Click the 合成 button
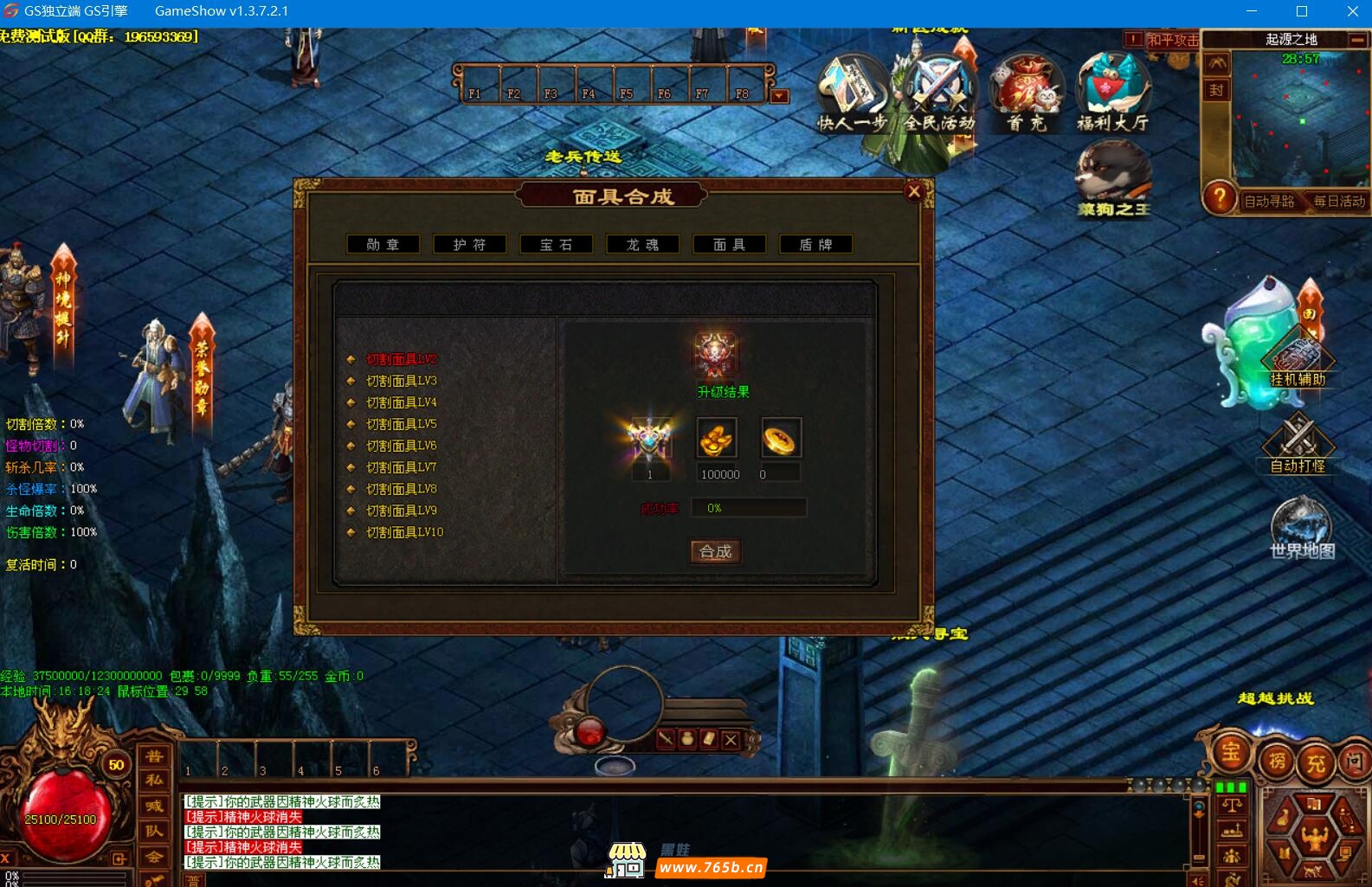1372x887 pixels. point(715,551)
